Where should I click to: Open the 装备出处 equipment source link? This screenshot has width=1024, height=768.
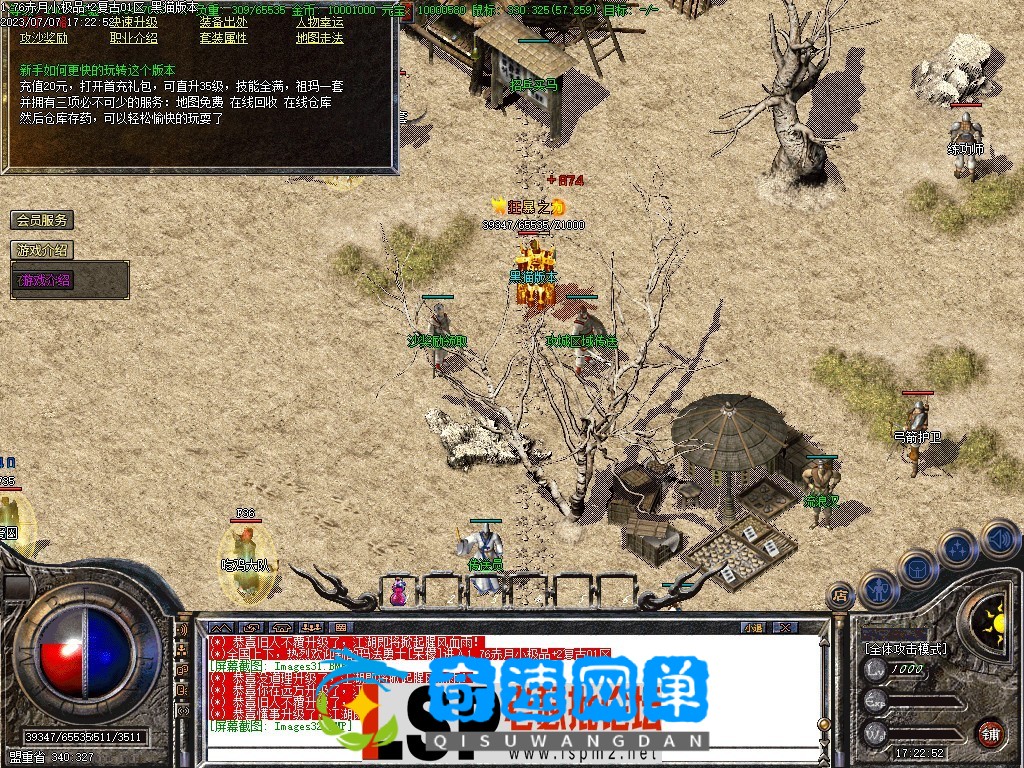point(223,22)
